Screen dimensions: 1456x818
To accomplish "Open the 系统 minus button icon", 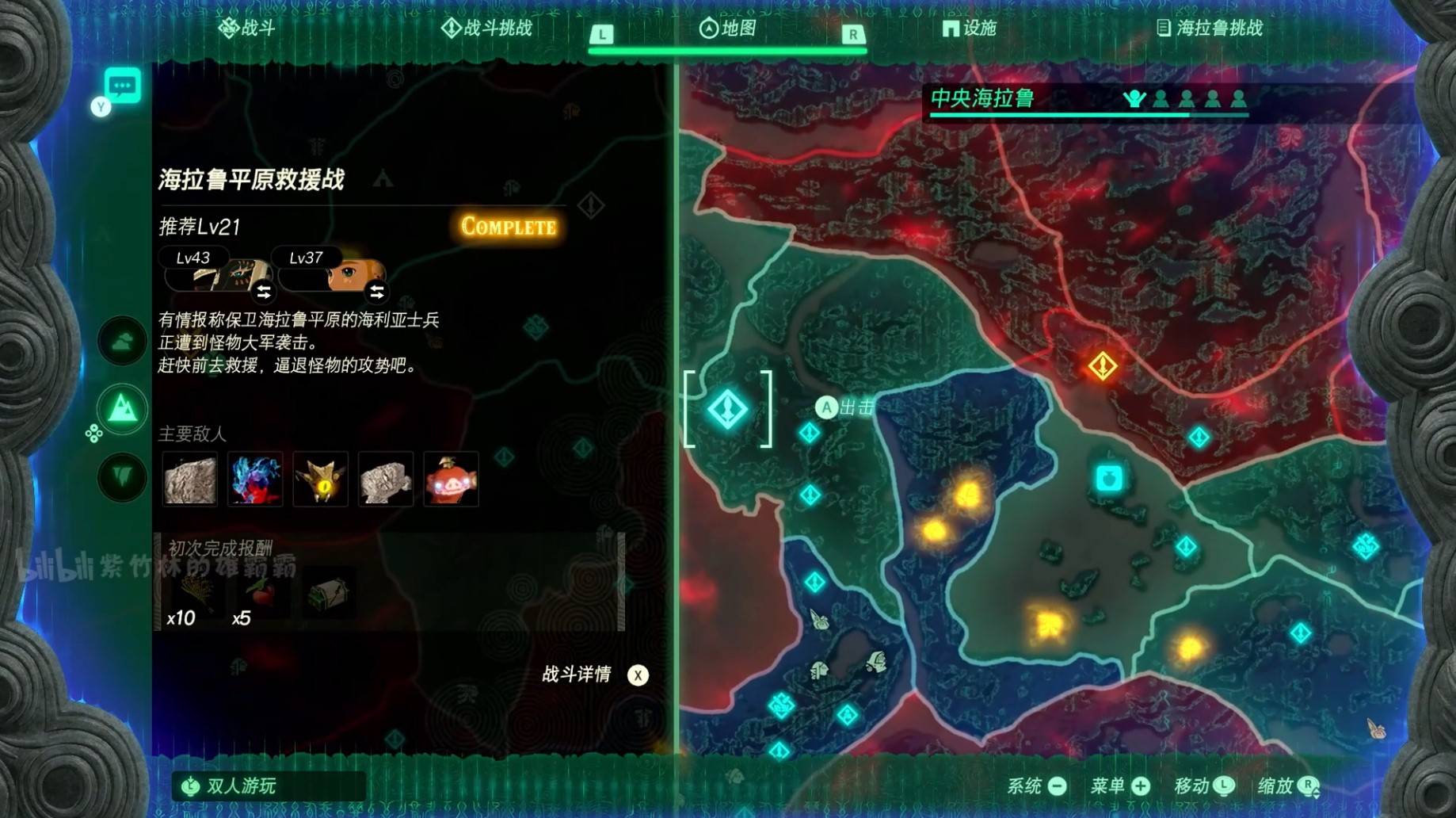I will [x=1058, y=787].
